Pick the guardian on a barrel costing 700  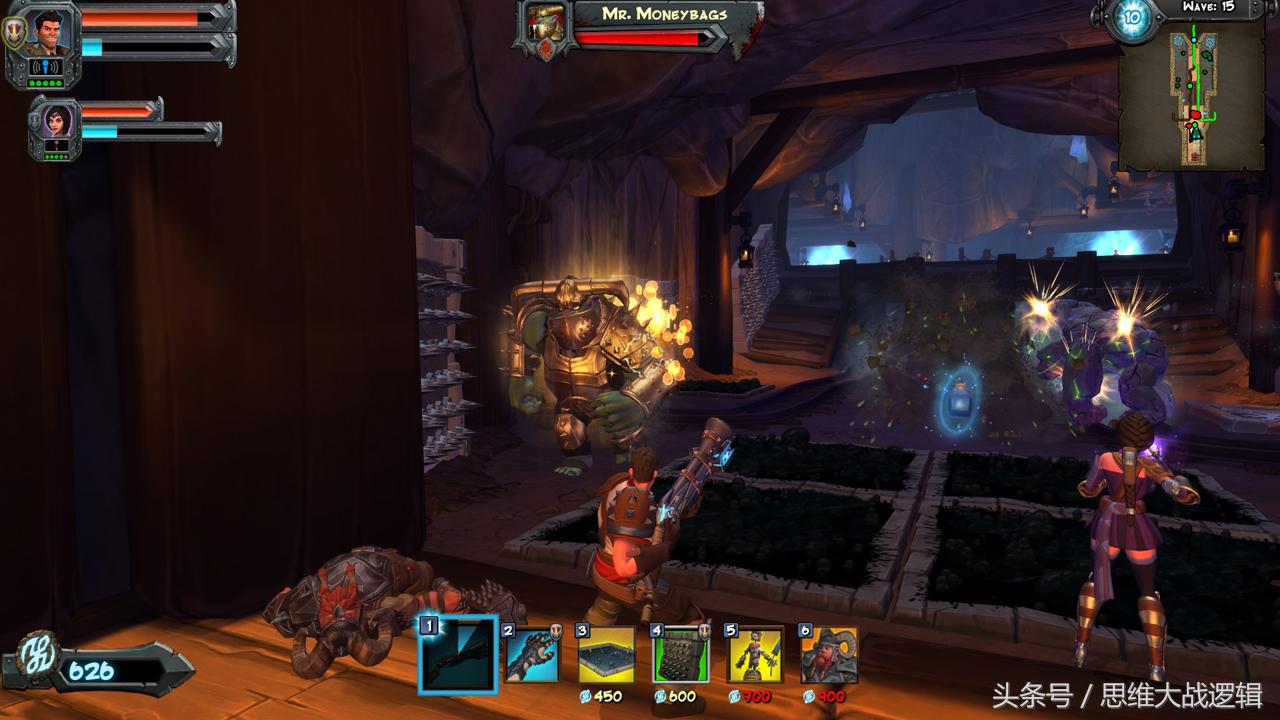coord(755,655)
